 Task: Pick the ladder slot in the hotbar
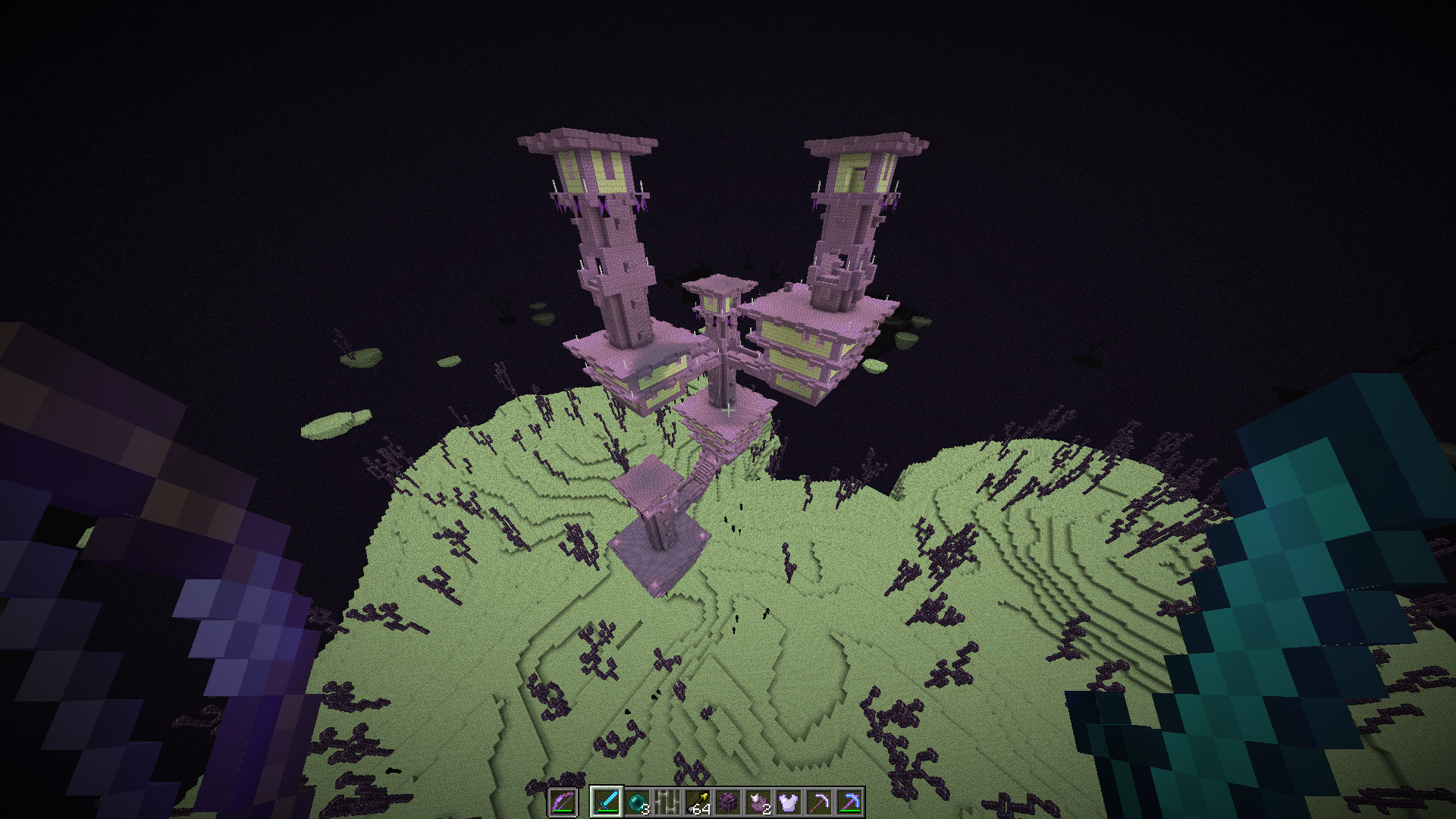(667, 802)
